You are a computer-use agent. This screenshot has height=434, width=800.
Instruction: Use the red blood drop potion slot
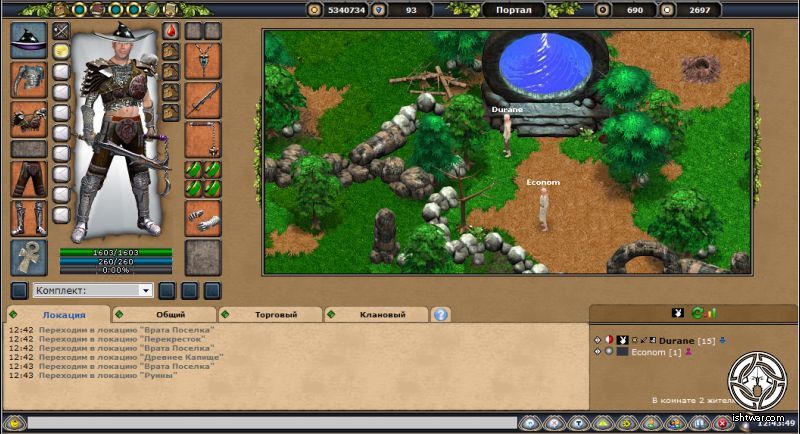(170, 31)
